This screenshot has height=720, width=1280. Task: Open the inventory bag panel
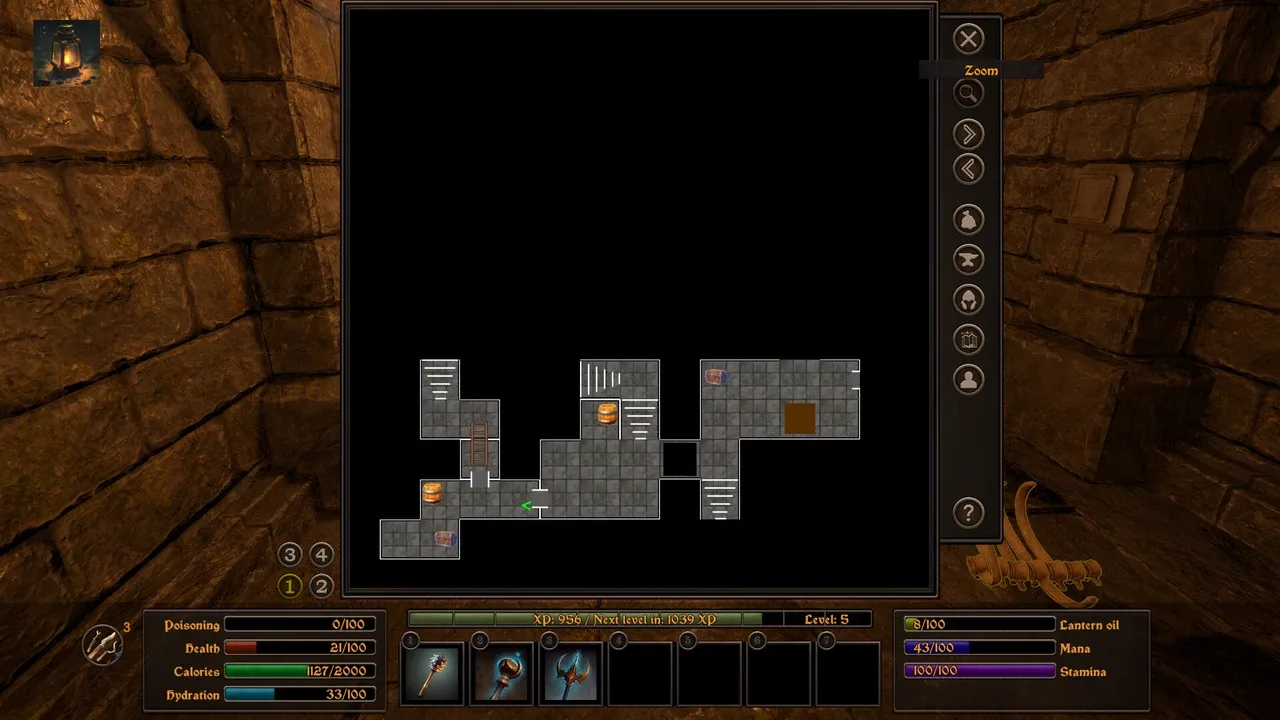point(968,219)
